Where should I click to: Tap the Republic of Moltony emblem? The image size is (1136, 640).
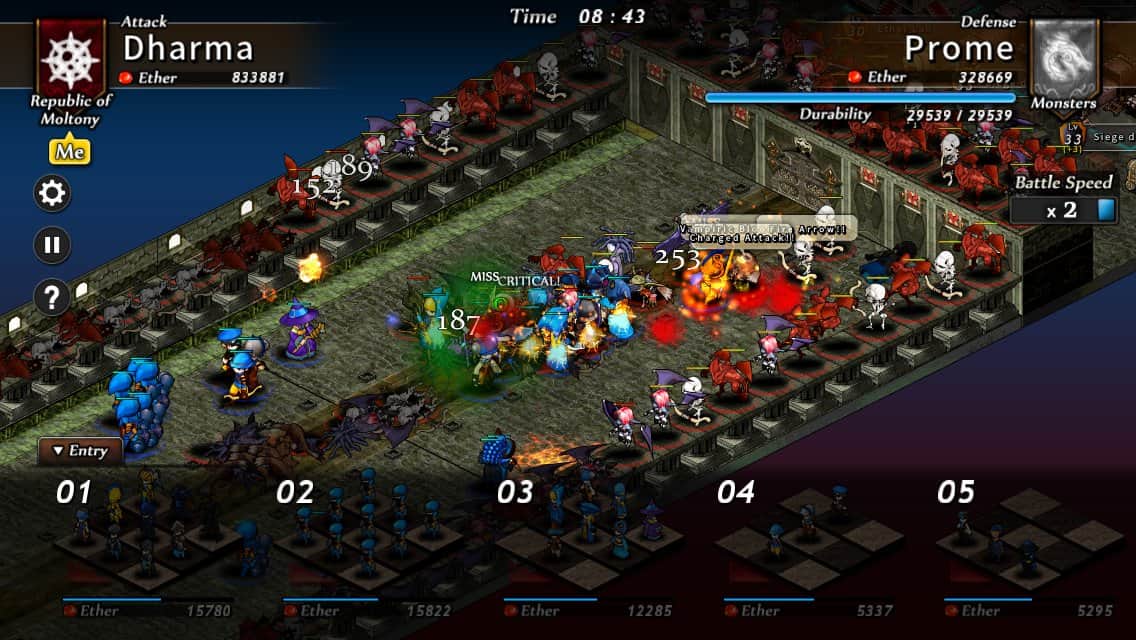(70, 56)
